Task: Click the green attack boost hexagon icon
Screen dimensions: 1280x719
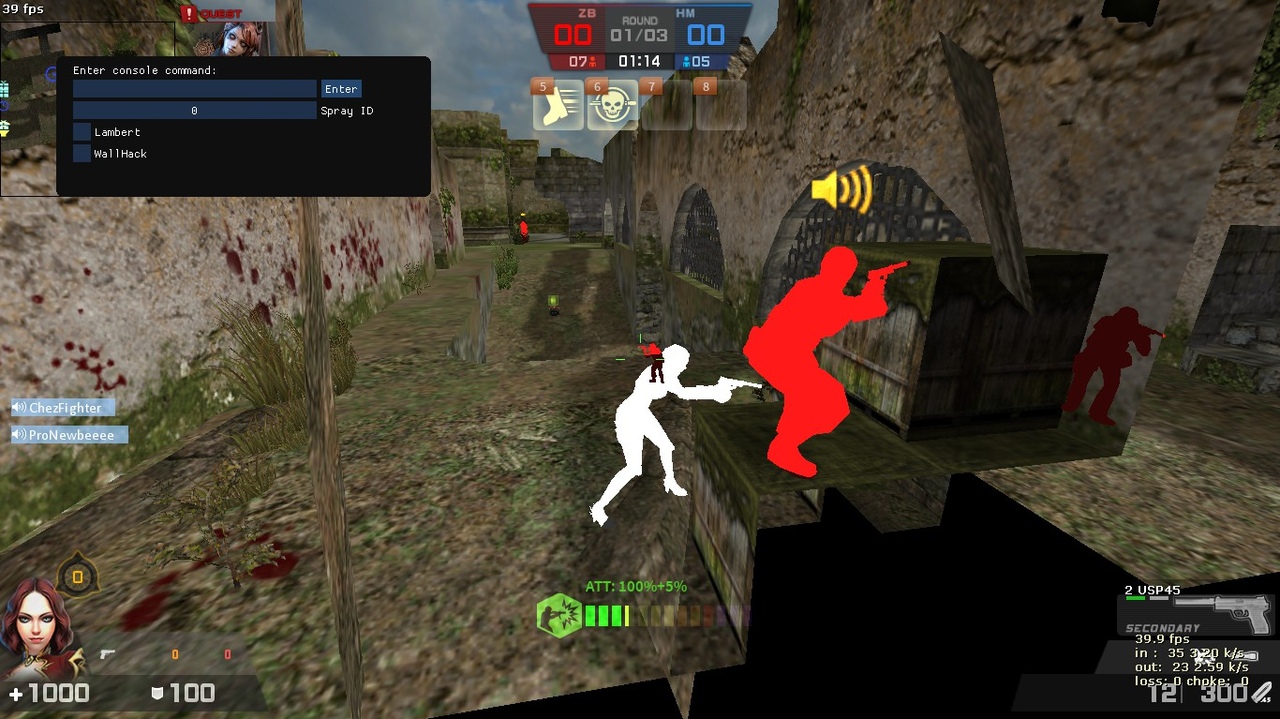Action: pyautogui.click(x=558, y=615)
